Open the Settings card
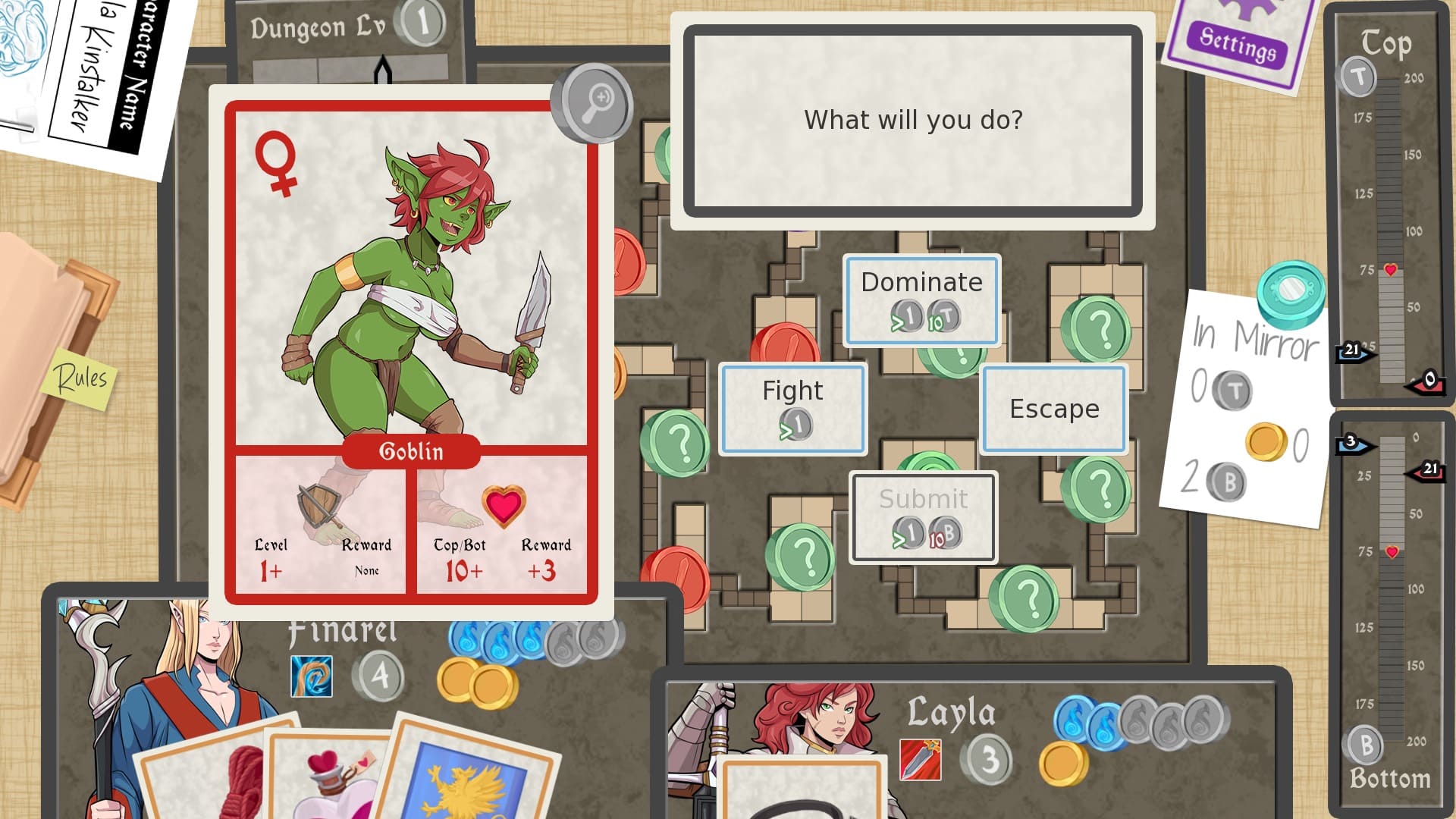Viewport: 1456px width, 819px height. (x=1238, y=42)
